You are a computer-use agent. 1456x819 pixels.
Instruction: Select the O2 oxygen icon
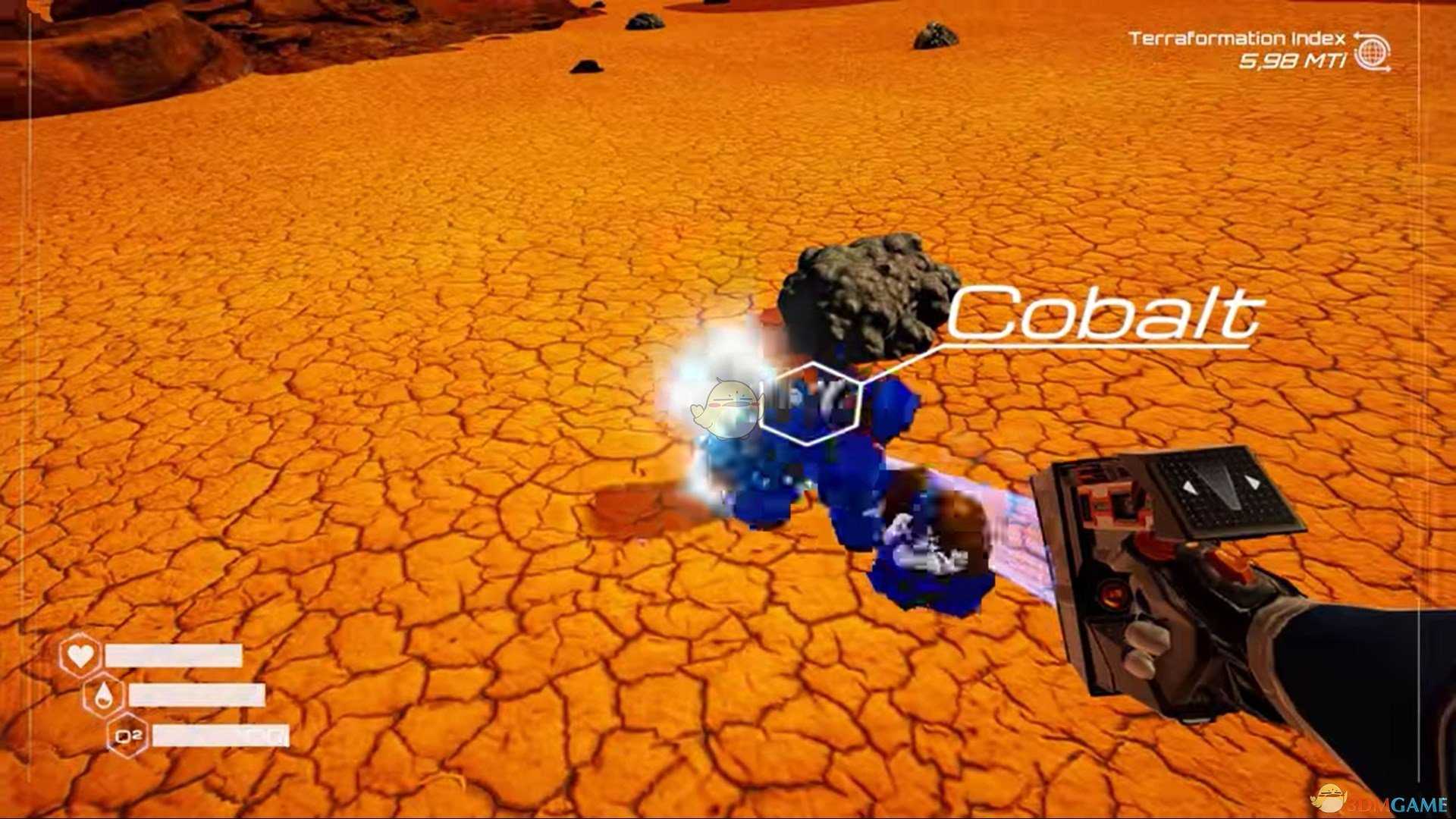(x=127, y=736)
